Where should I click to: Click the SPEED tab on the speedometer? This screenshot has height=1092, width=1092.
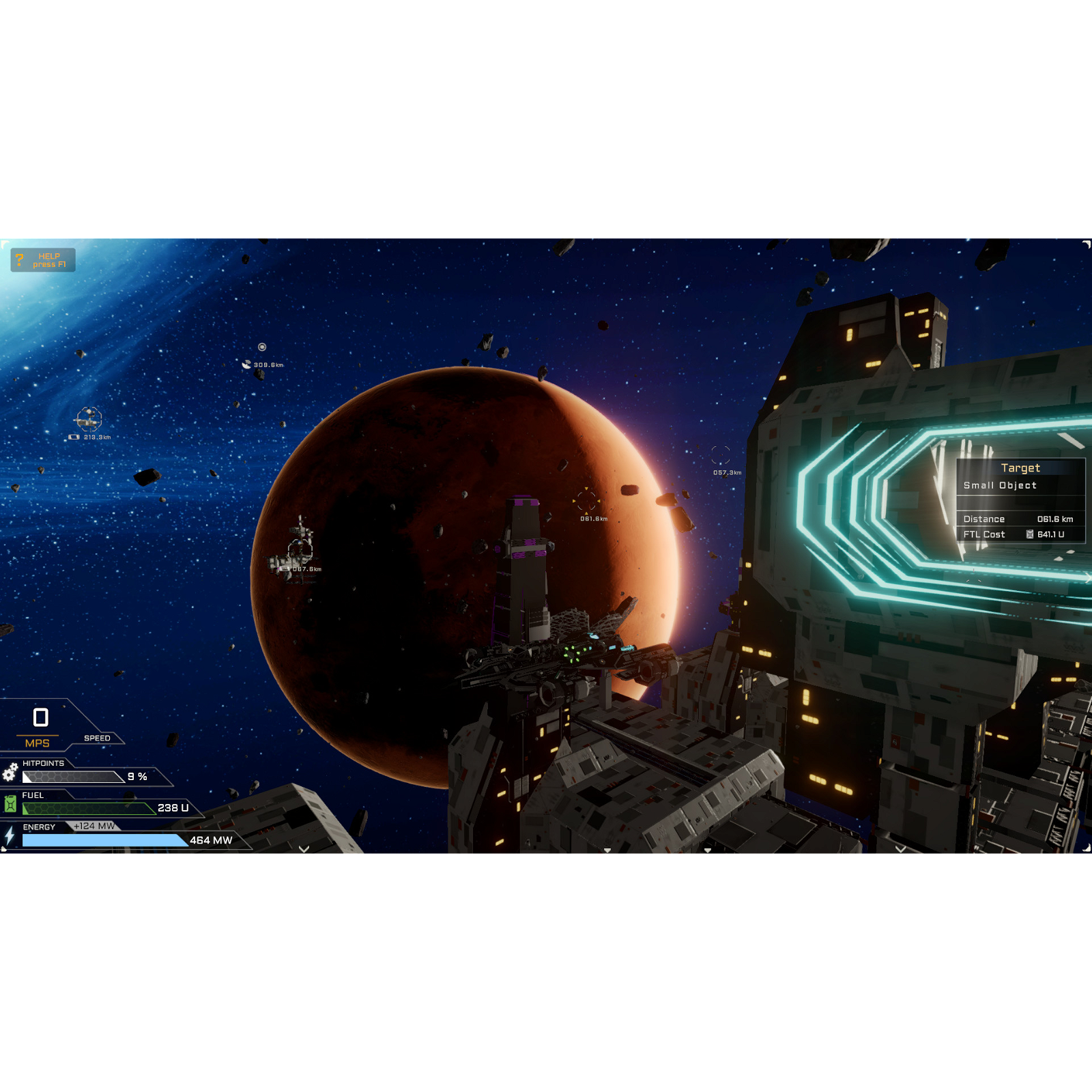(x=97, y=738)
